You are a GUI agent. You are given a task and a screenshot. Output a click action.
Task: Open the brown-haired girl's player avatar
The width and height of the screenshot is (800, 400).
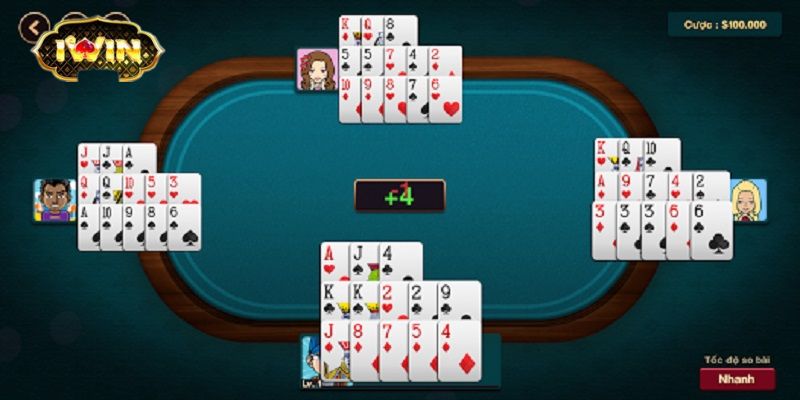point(316,69)
